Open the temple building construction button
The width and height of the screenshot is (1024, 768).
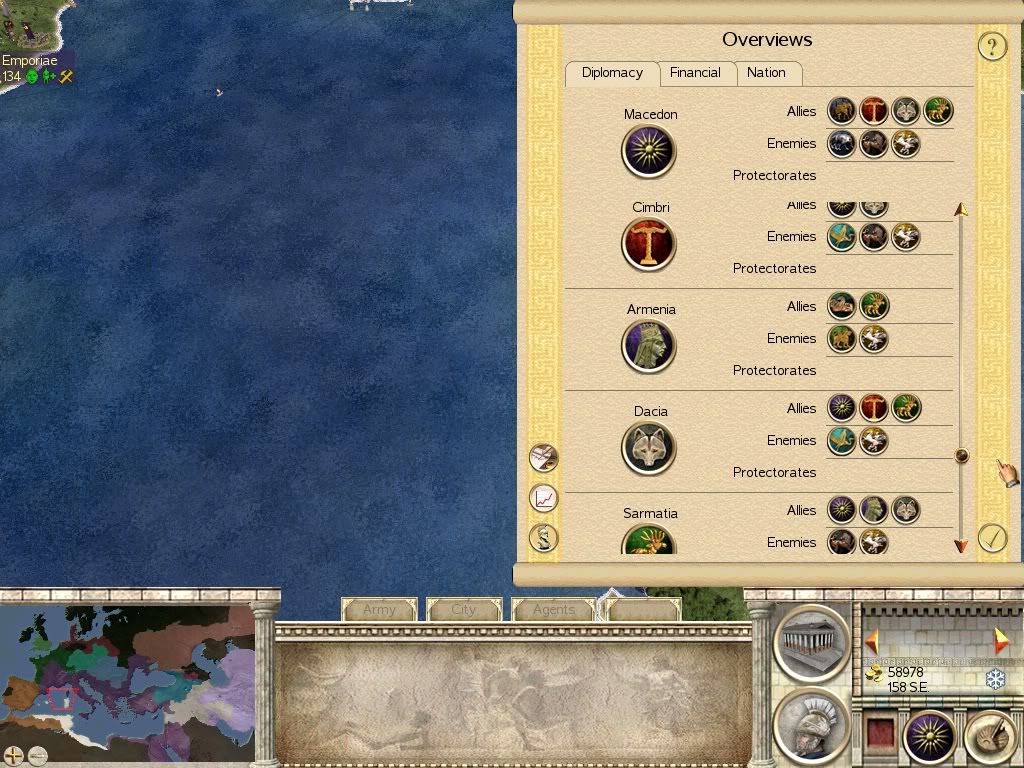(811, 641)
